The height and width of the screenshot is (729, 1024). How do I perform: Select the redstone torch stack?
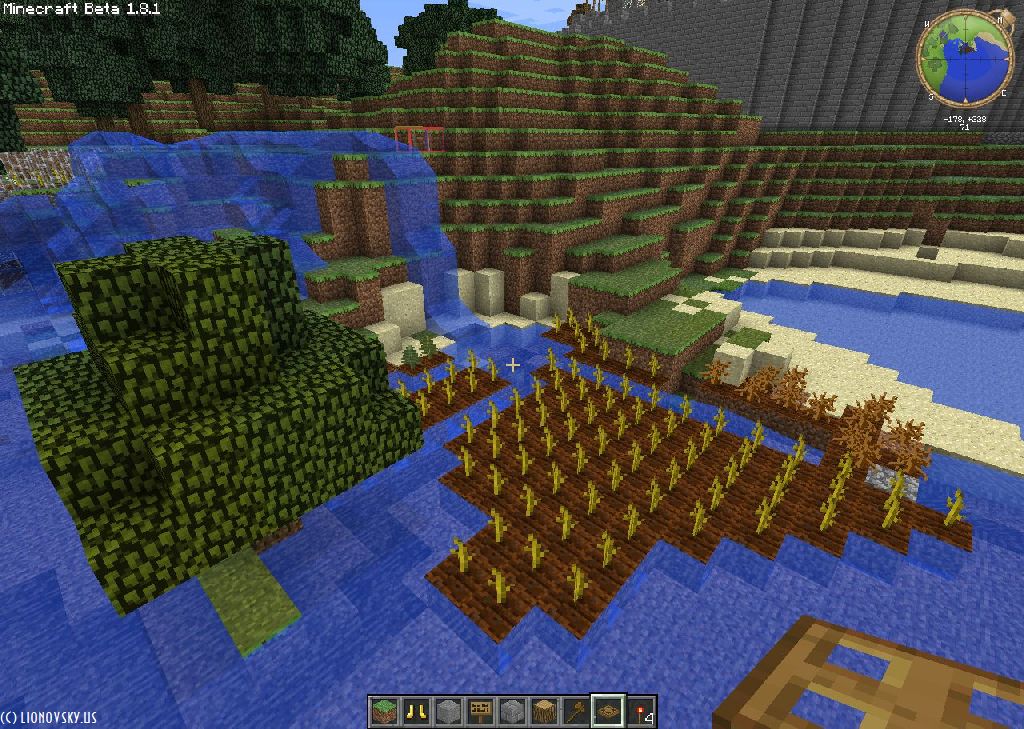pos(640,711)
